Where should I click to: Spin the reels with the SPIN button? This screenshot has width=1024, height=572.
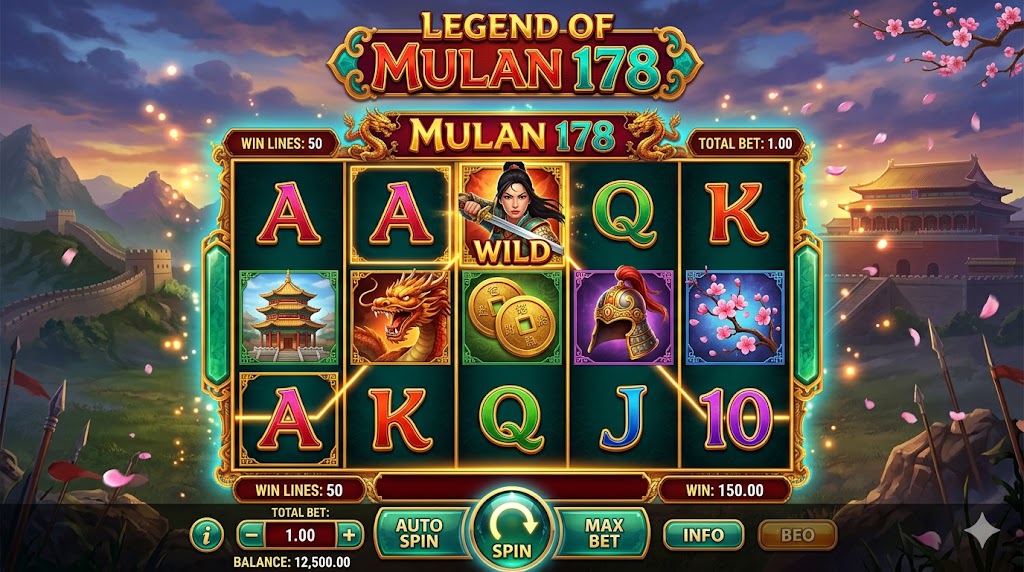pos(511,530)
